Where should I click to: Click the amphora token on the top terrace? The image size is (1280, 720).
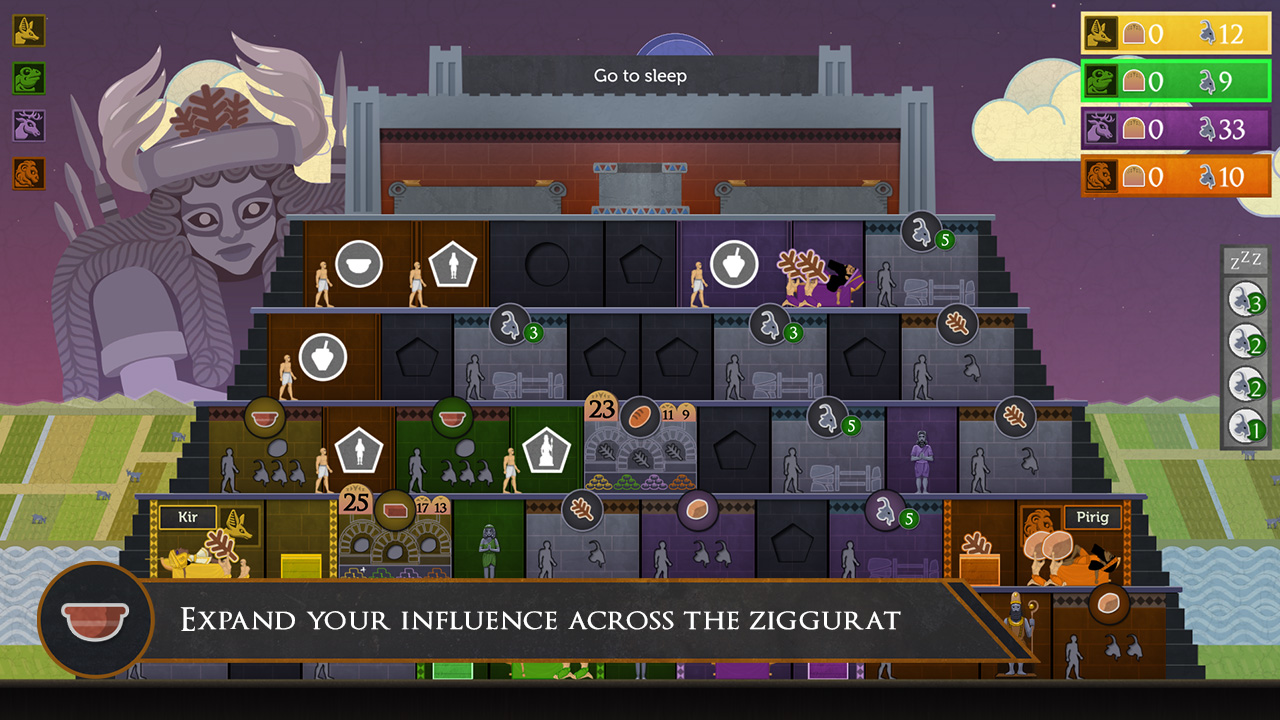(733, 262)
